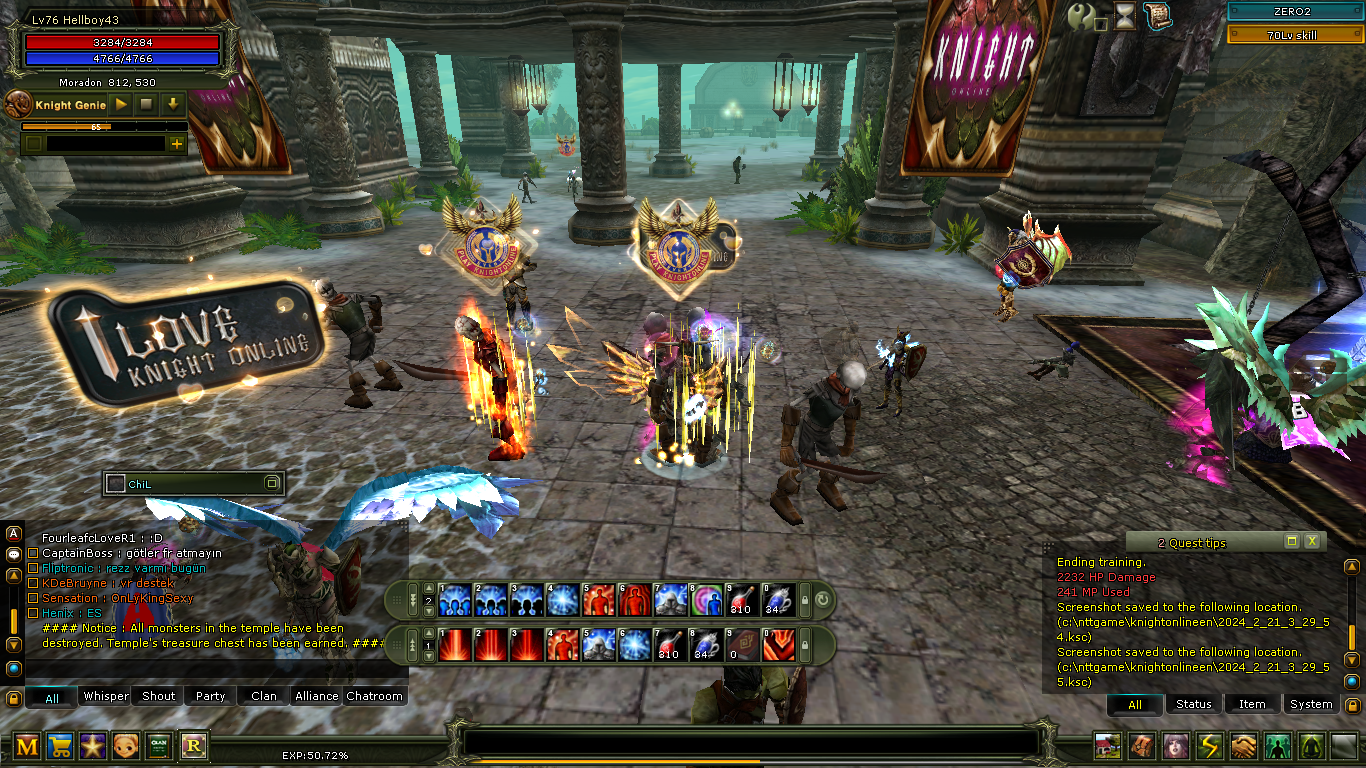Open the shopping cart store icon
The height and width of the screenshot is (768, 1366).
[60, 745]
